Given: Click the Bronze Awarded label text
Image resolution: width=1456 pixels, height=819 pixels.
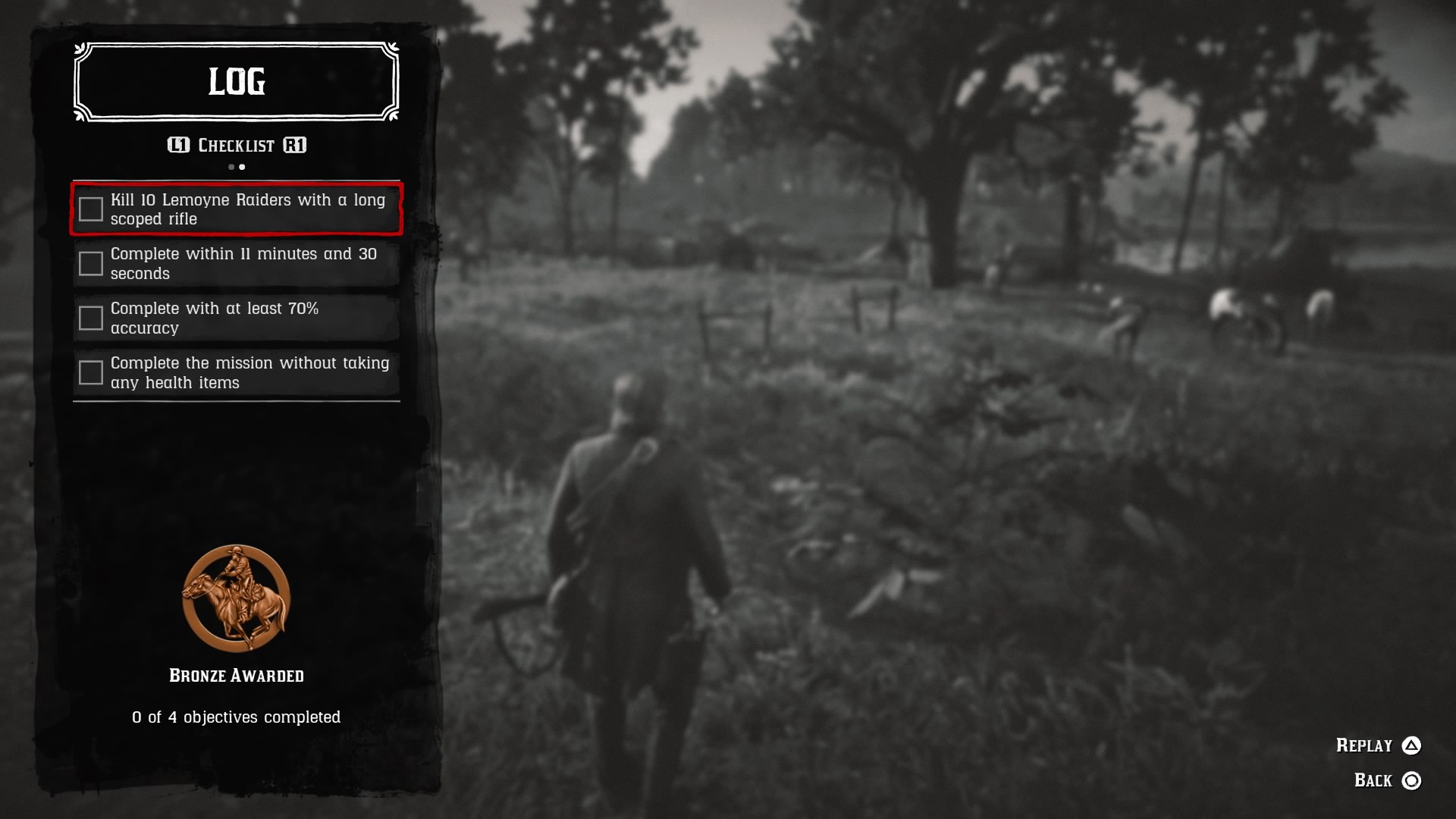Looking at the screenshot, I should [x=236, y=674].
